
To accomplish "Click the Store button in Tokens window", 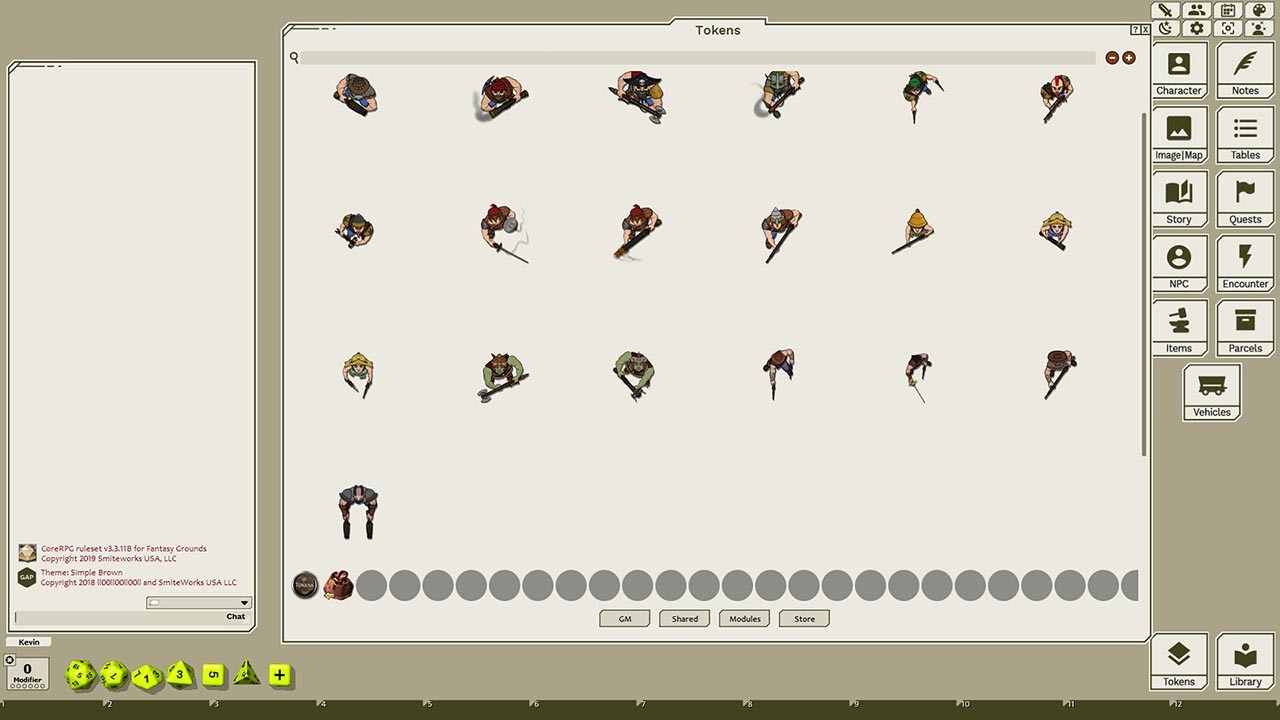I will point(803,618).
